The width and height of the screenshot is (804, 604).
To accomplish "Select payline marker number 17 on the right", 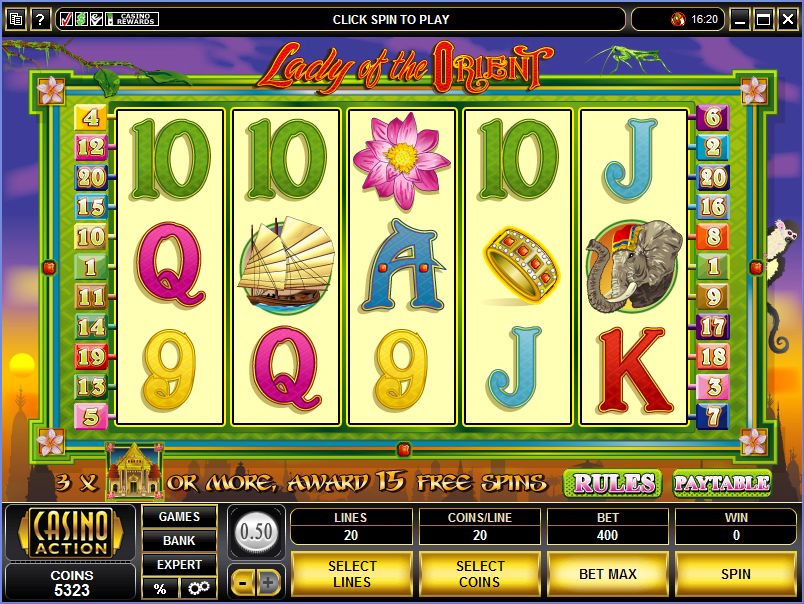I will coord(713,326).
